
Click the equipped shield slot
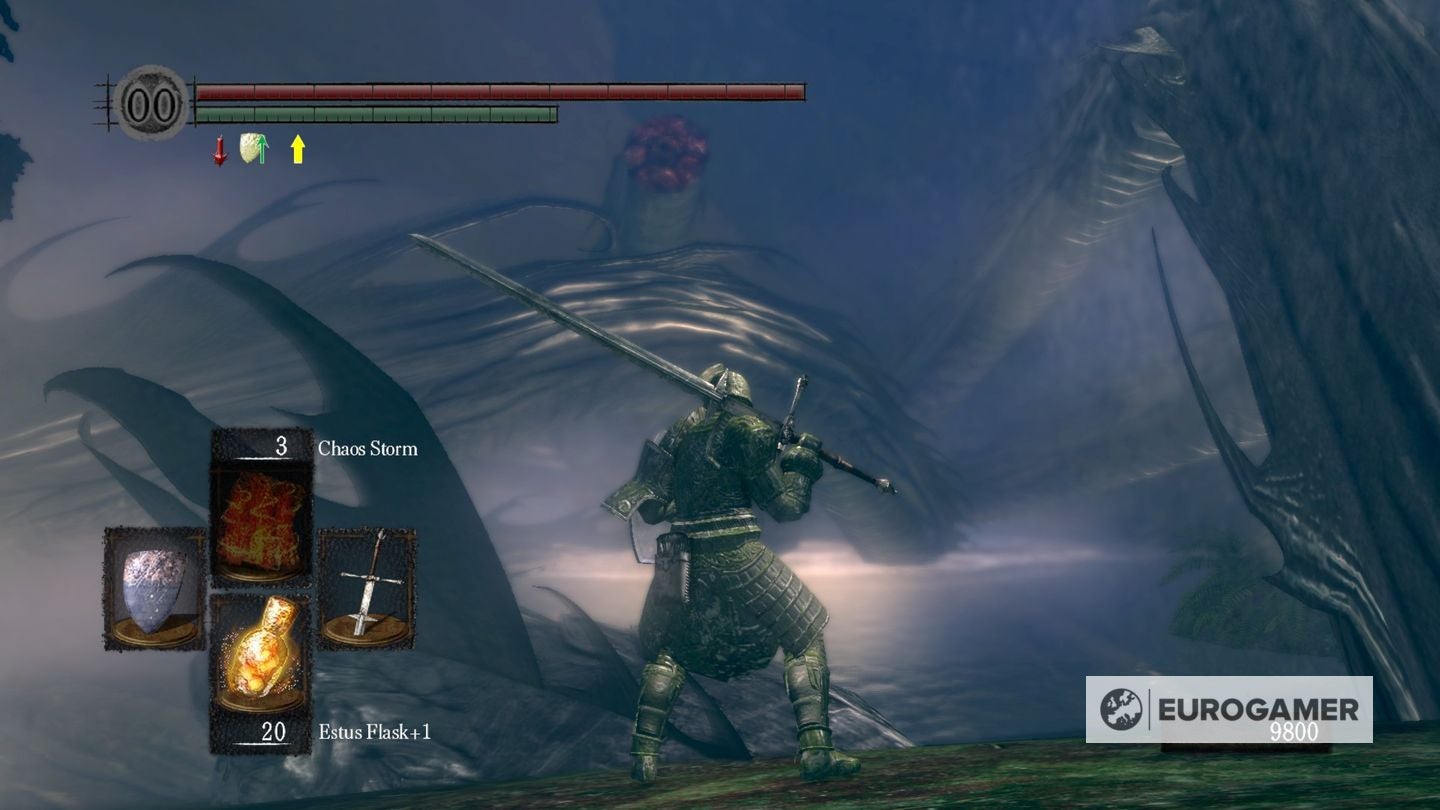point(154,588)
